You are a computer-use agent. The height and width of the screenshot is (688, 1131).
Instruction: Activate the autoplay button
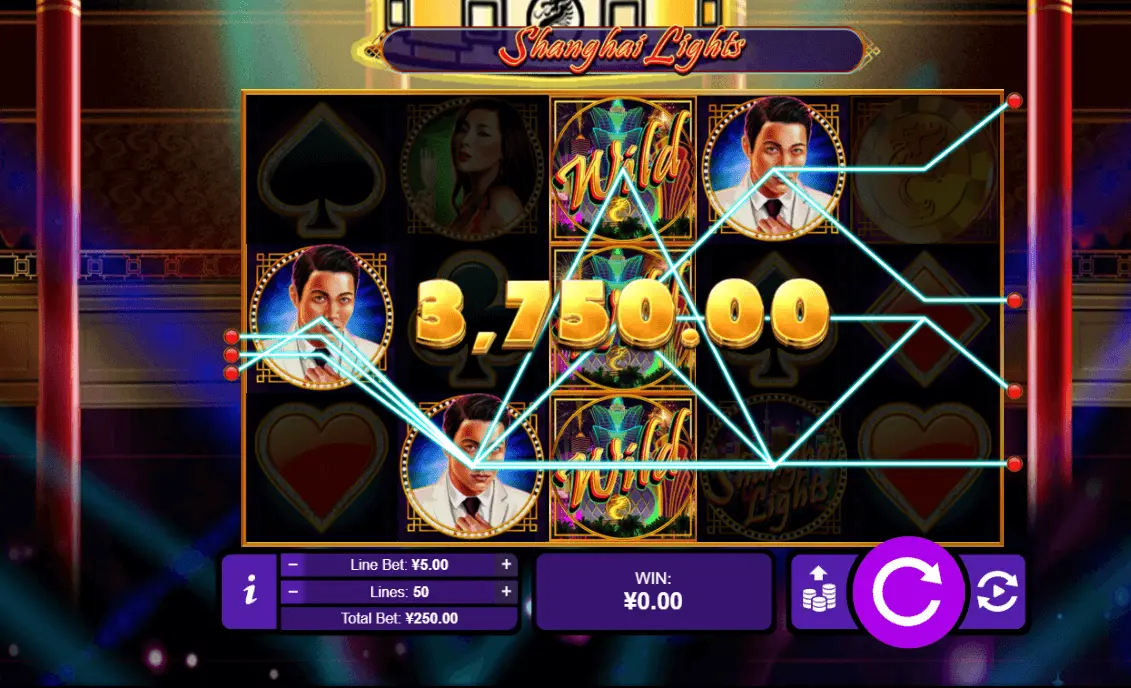[996, 593]
